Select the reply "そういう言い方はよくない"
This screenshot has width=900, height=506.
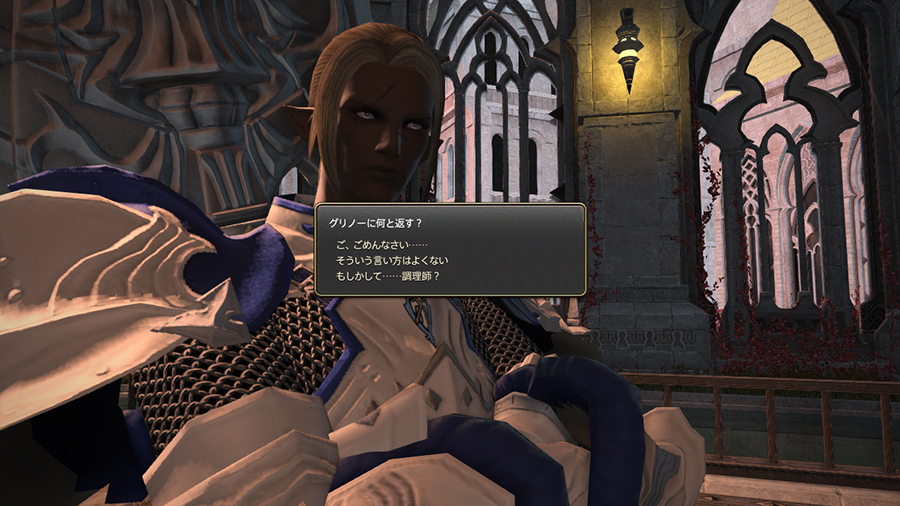point(399,260)
